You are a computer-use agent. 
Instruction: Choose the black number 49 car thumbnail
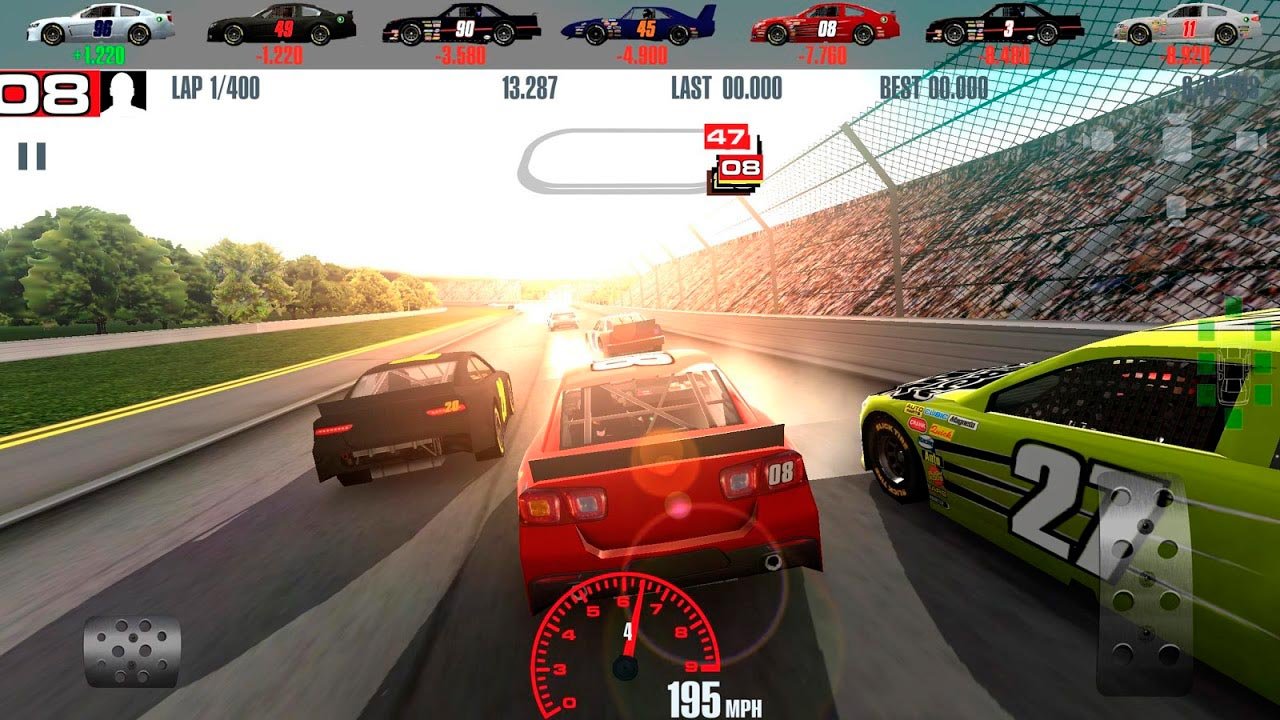click(x=282, y=25)
